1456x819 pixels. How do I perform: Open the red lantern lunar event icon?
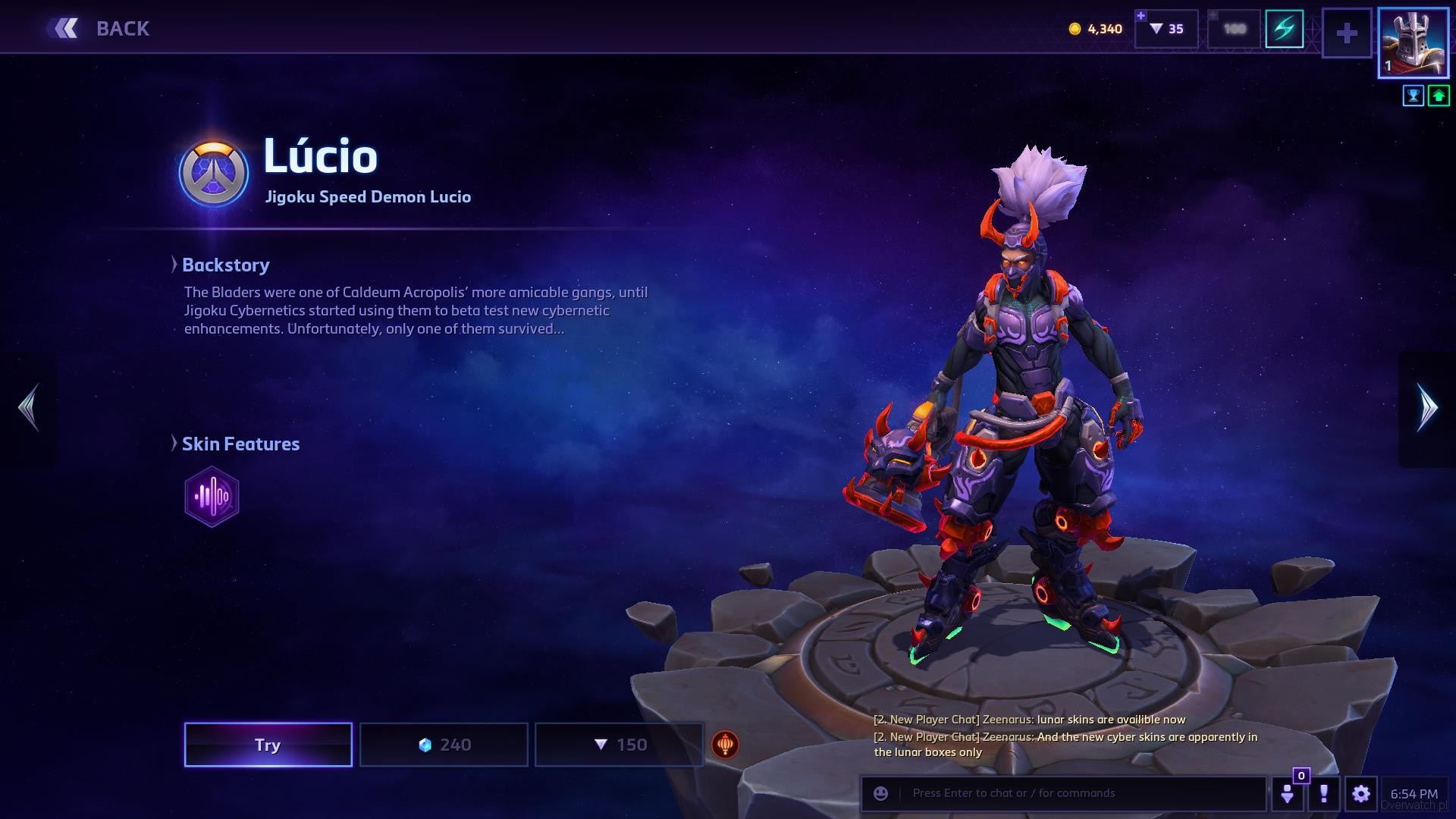(x=725, y=745)
